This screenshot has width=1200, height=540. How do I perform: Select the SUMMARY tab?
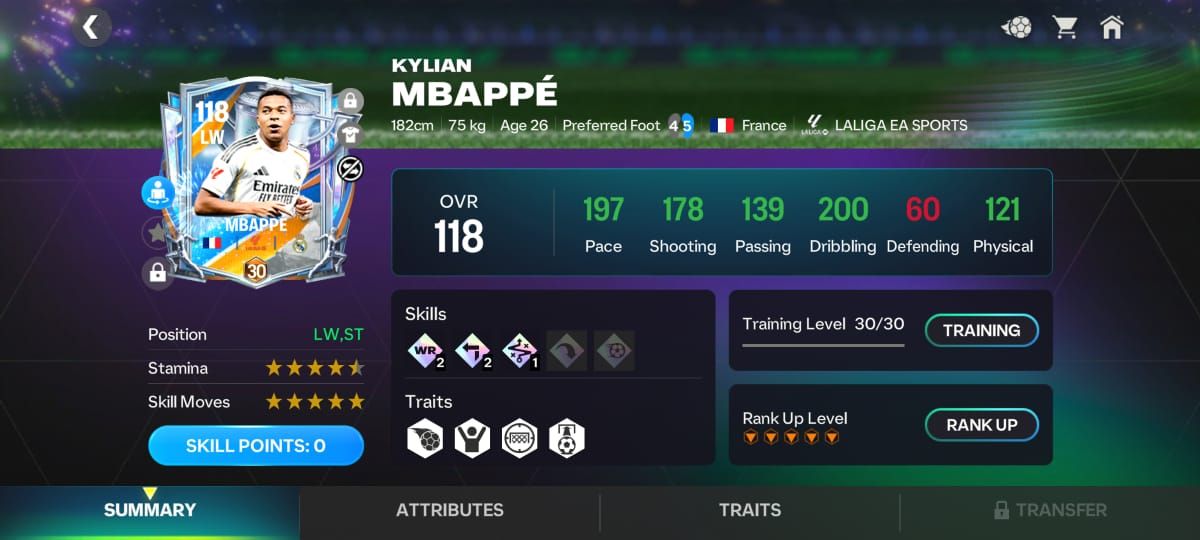(x=150, y=510)
